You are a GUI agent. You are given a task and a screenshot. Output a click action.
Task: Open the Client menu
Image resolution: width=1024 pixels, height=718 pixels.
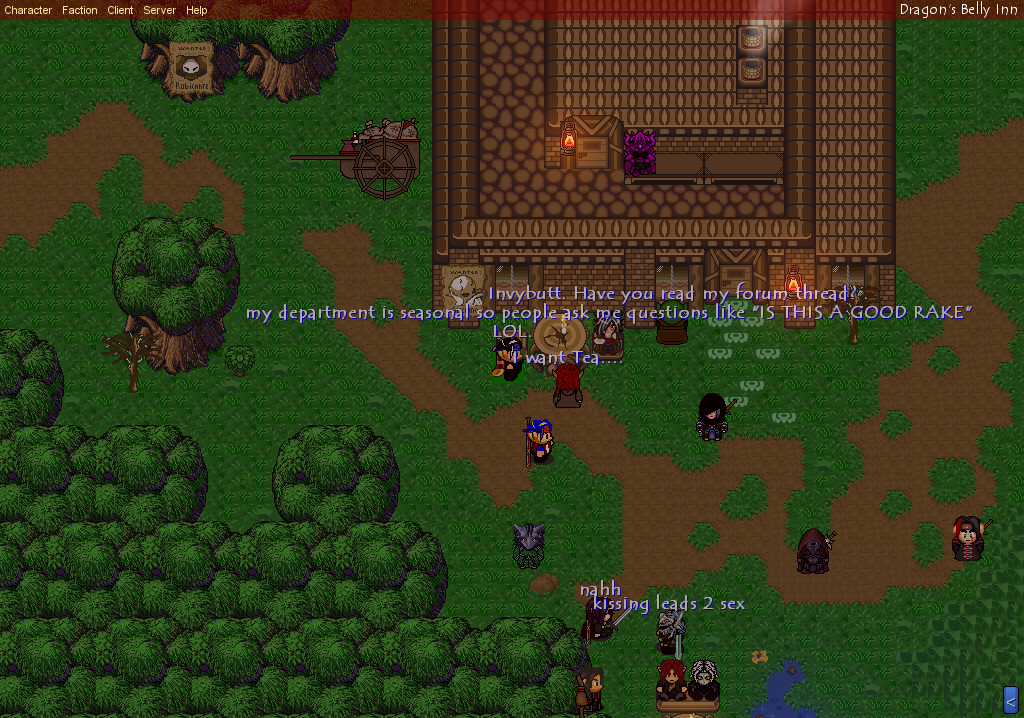pos(120,10)
